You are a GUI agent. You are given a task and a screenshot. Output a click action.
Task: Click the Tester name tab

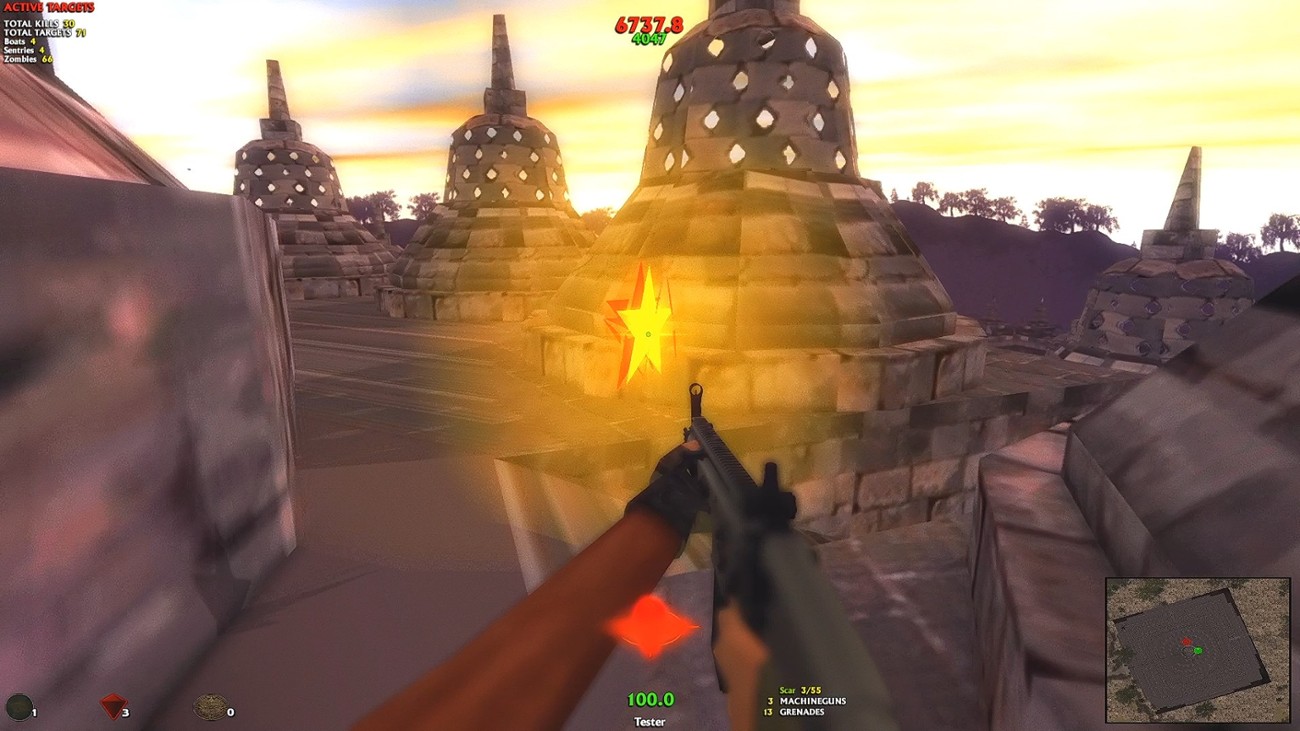point(648,722)
